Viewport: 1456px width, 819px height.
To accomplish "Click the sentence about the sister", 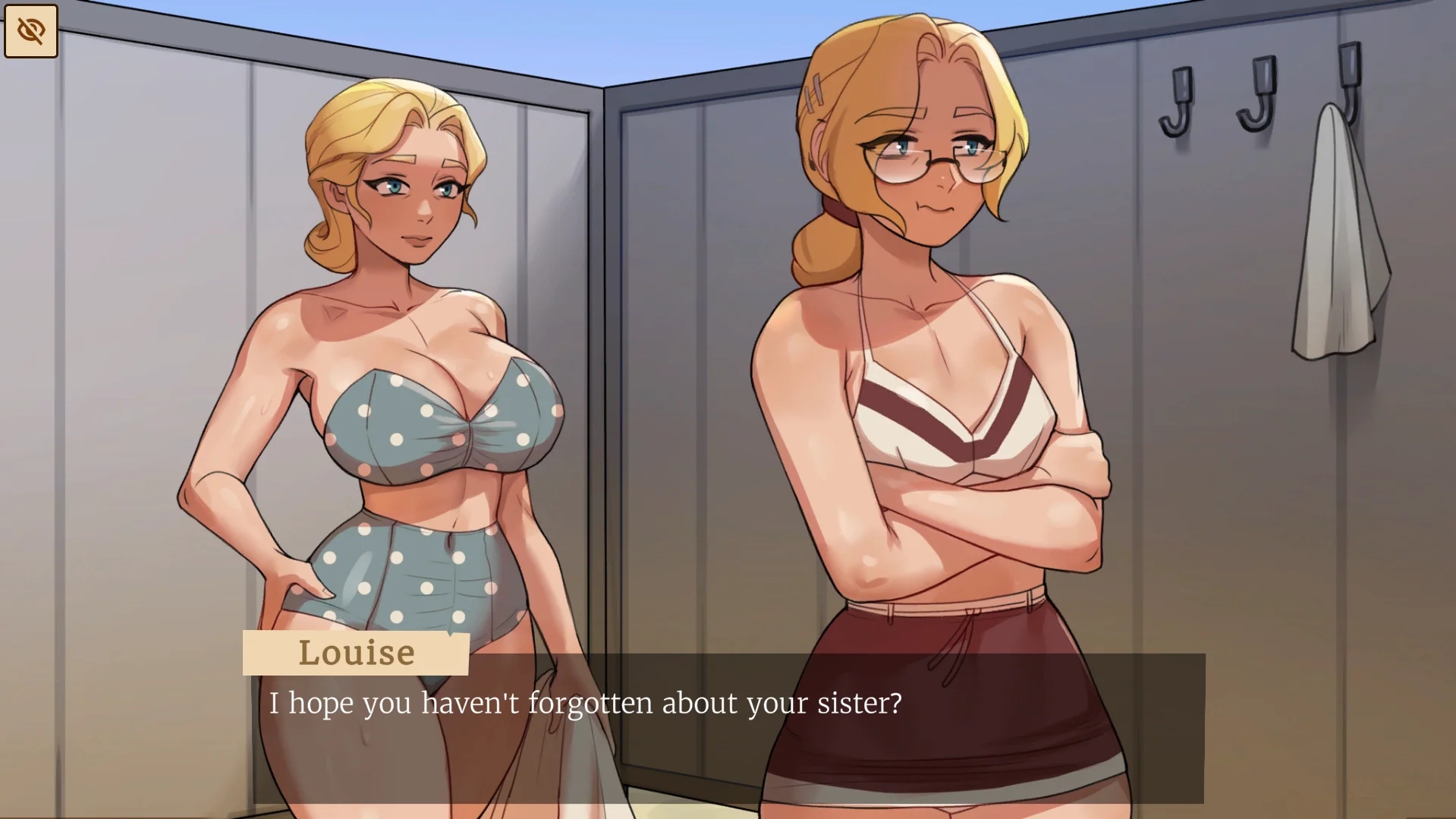I will [x=584, y=704].
